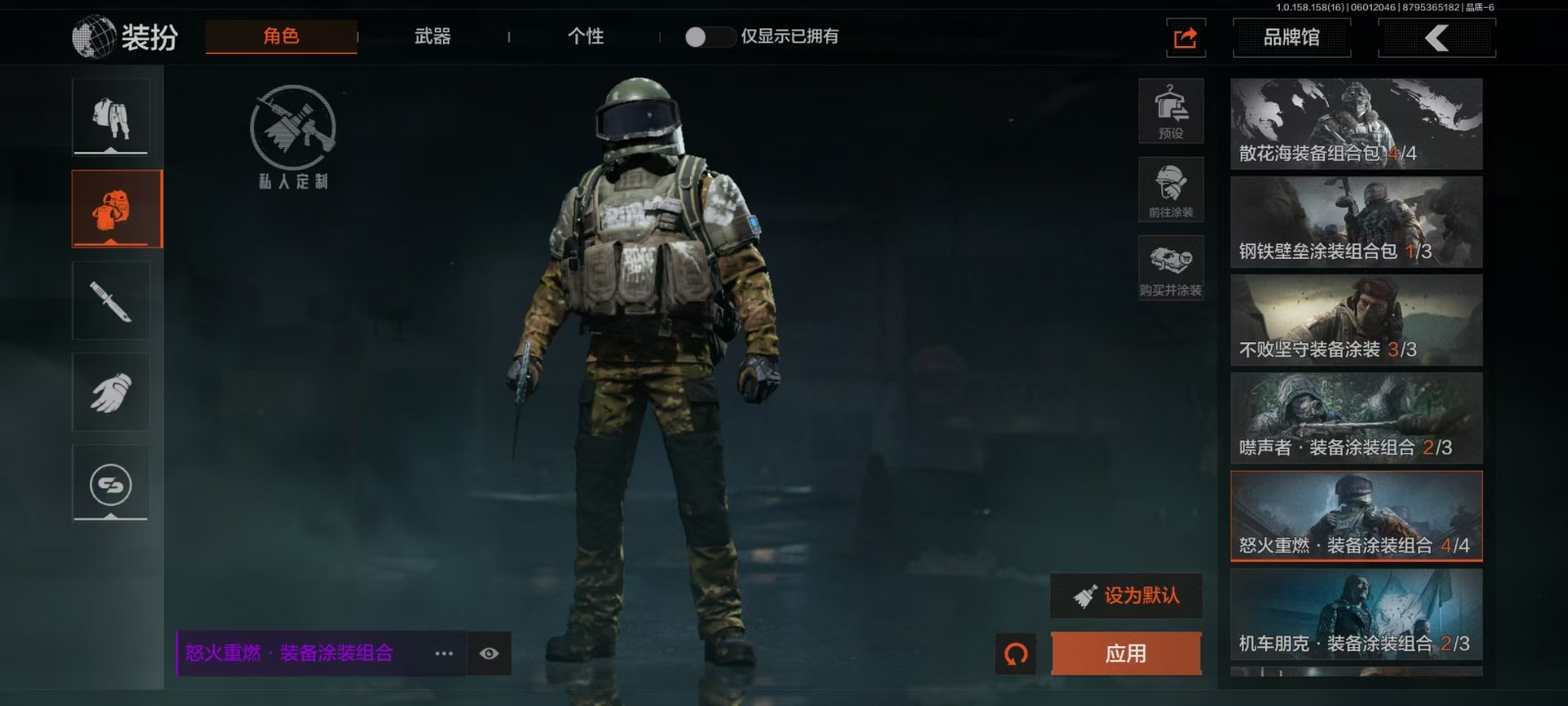
Task: Switch to the 武器 tab
Action: 432,36
